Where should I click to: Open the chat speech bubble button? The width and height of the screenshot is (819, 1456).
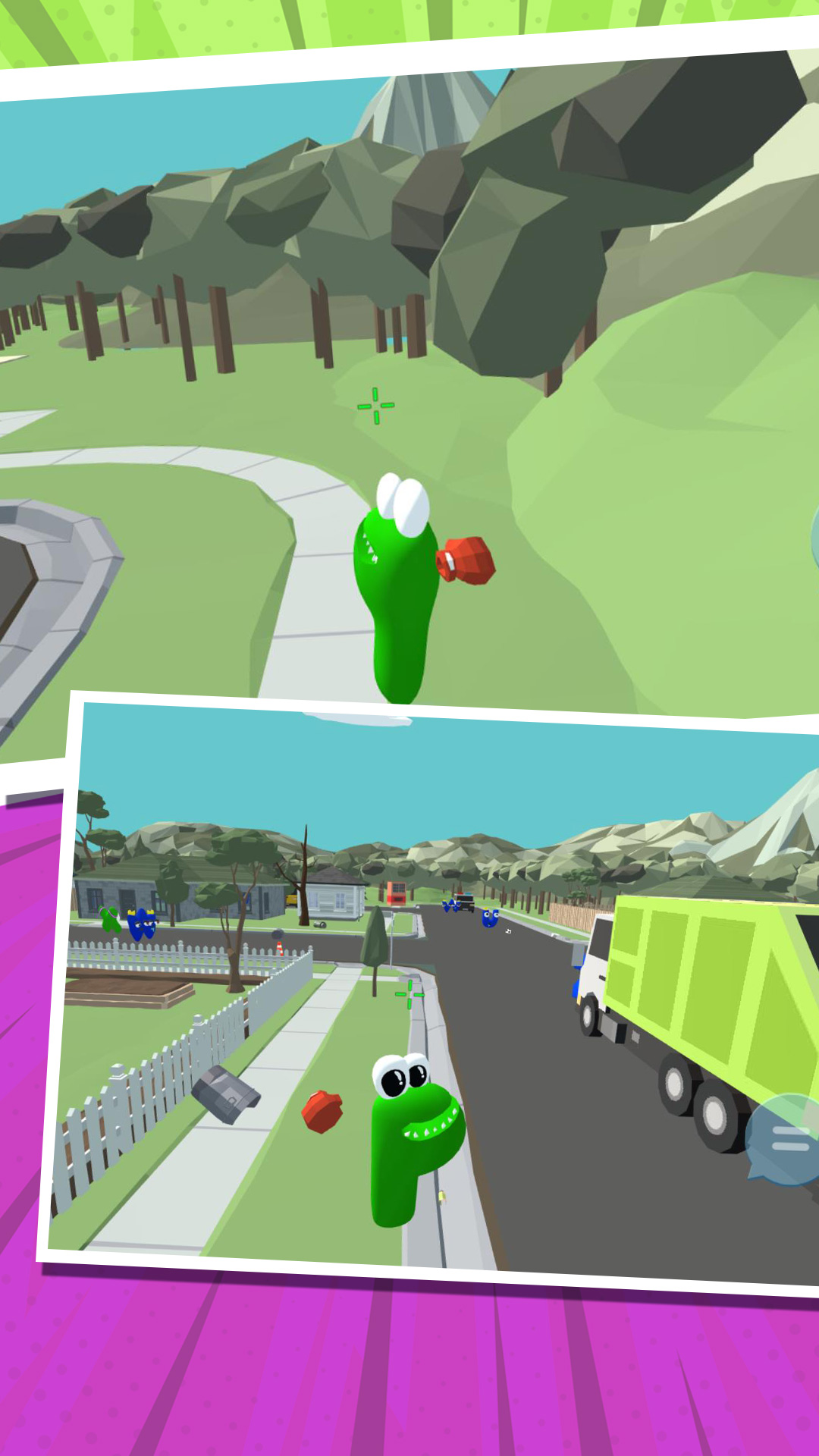click(786, 1139)
